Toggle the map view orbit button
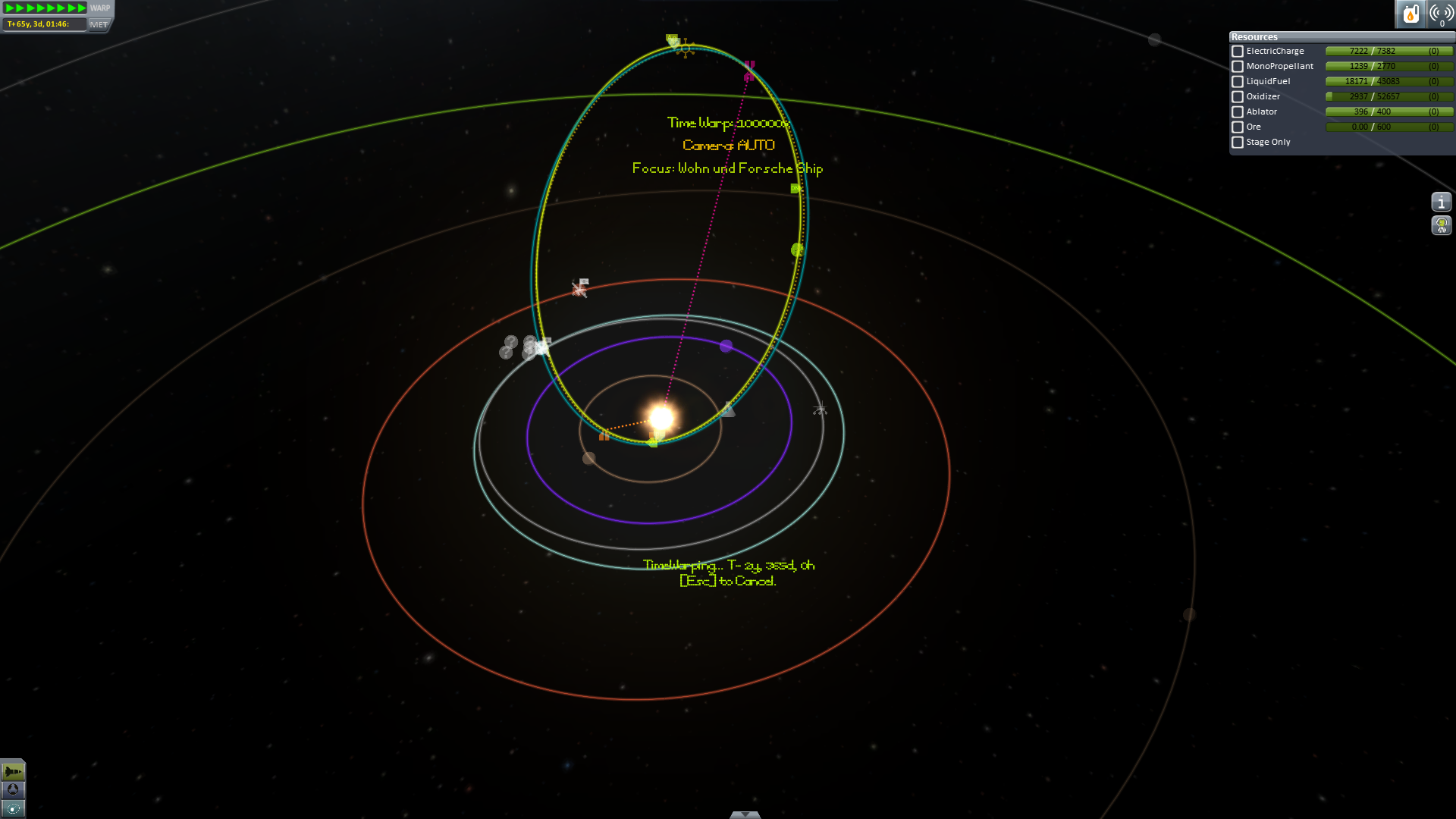 click(13, 808)
